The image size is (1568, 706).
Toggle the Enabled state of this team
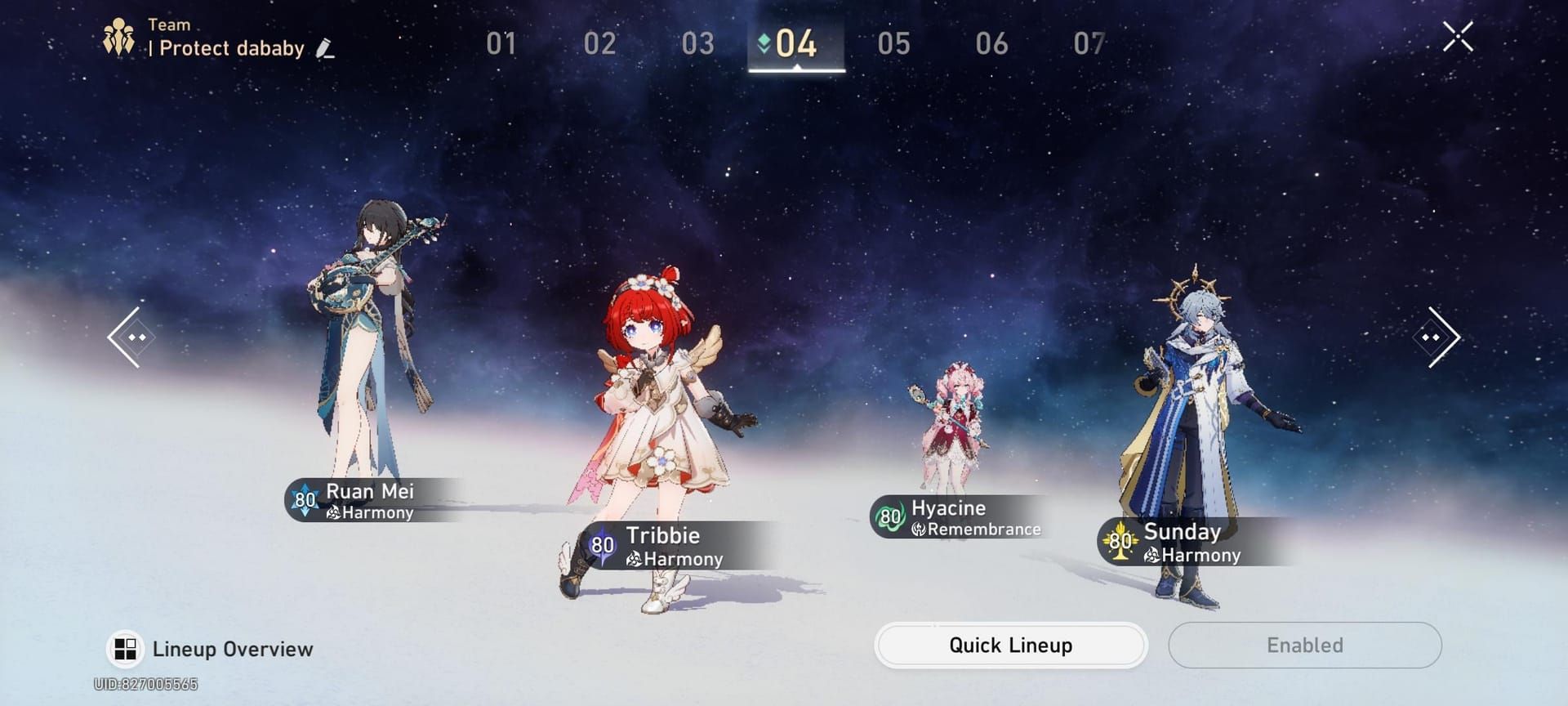click(1304, 645)
